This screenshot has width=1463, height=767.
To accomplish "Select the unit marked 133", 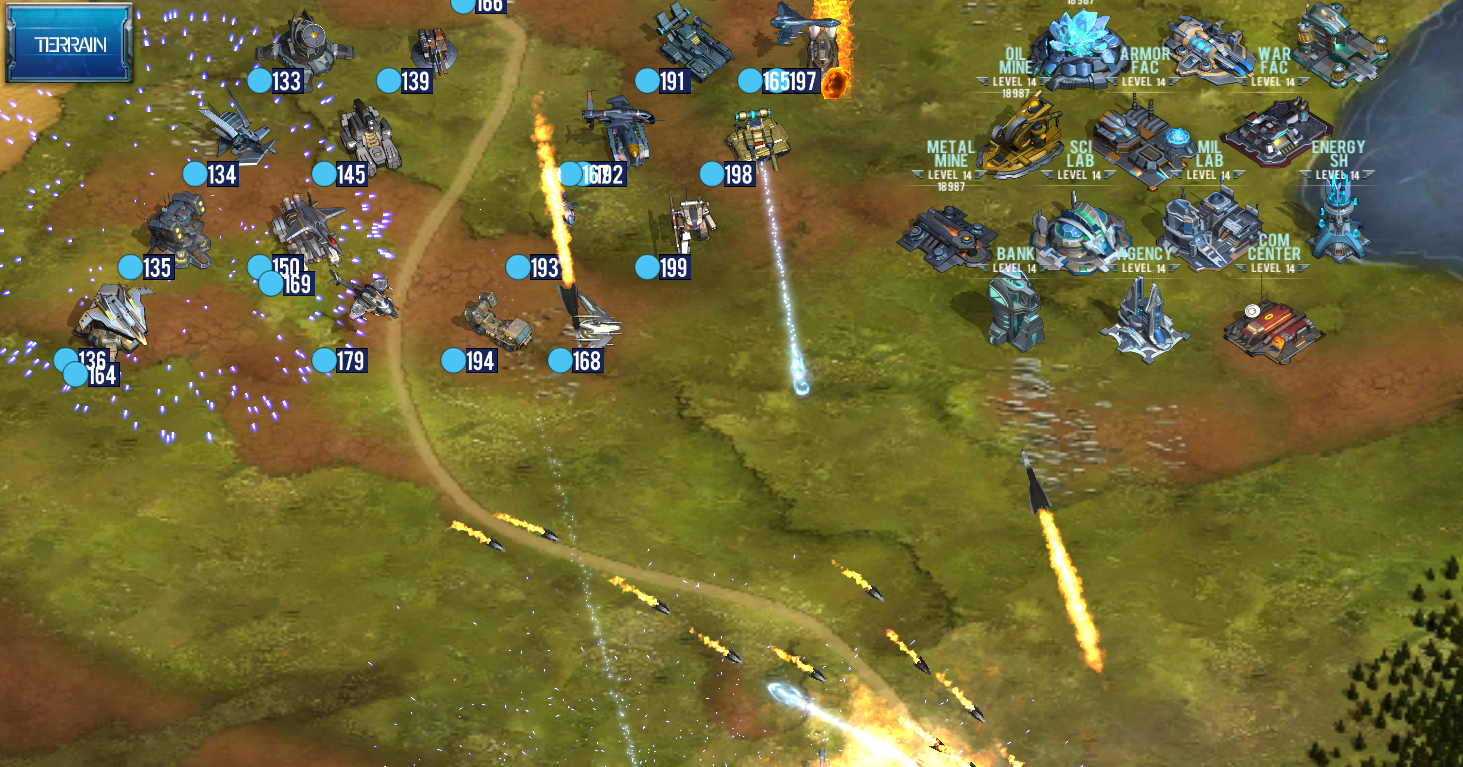I will click(300, 45).
